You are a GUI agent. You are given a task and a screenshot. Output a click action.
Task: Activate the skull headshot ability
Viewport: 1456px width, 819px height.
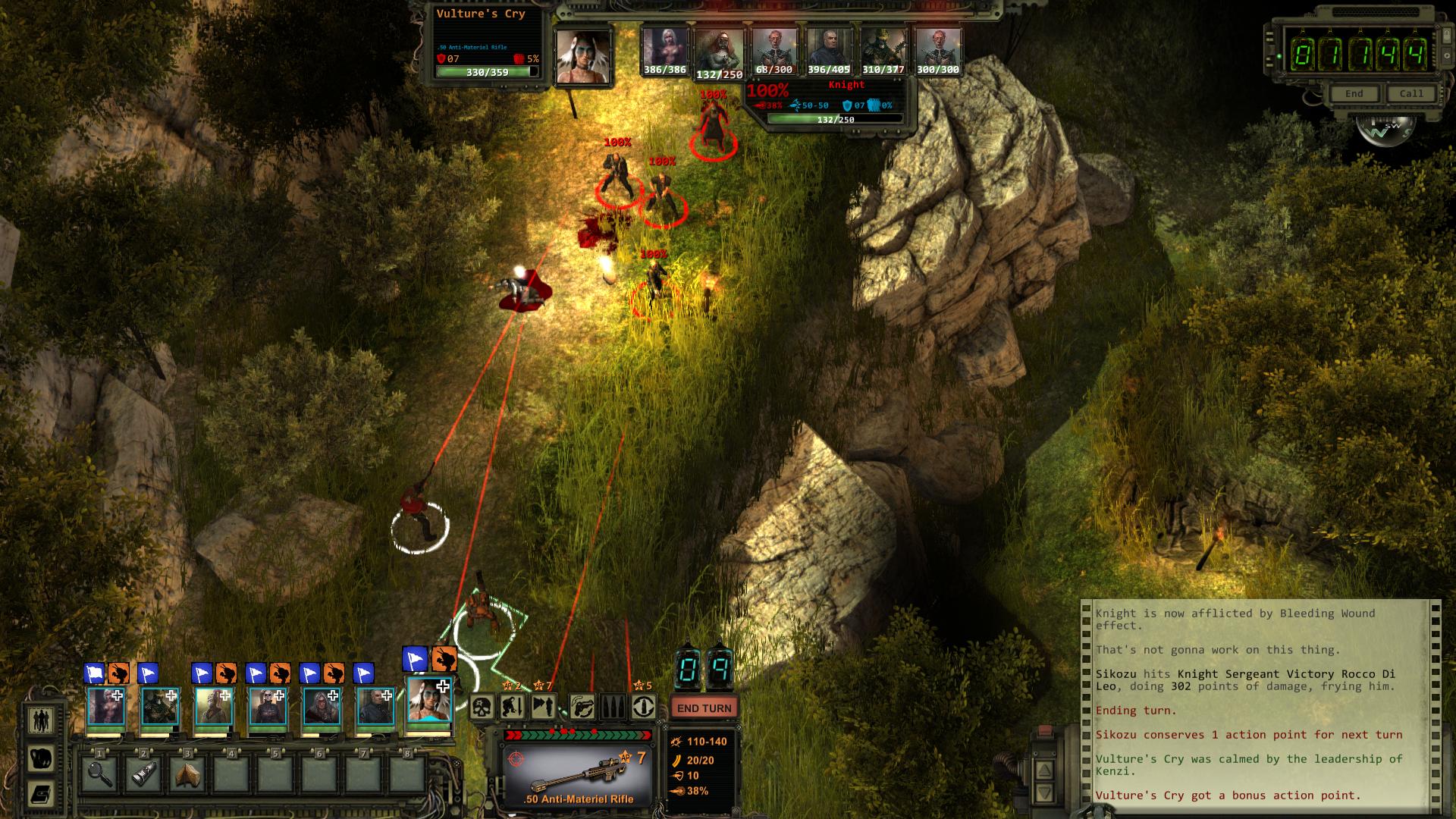point(482,708)
